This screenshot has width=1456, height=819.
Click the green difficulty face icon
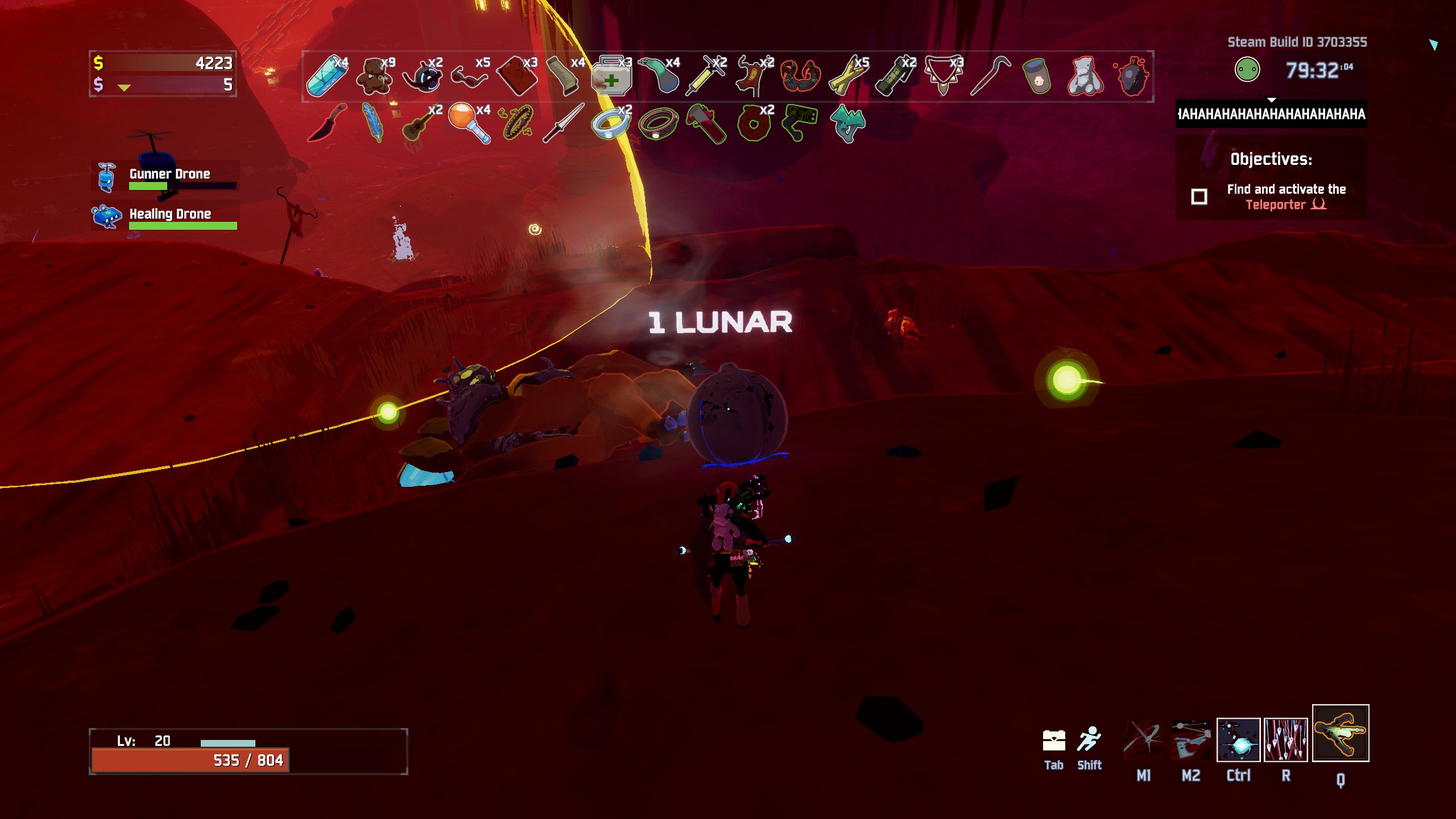[1247, 70]
